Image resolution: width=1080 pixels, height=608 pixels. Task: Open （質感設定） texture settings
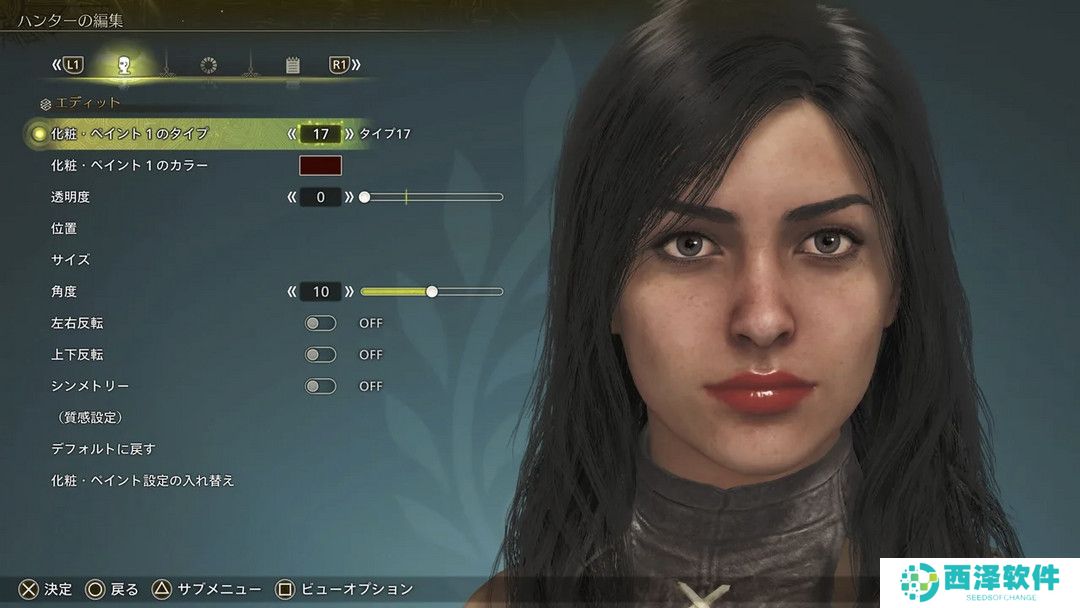point(89,417)
